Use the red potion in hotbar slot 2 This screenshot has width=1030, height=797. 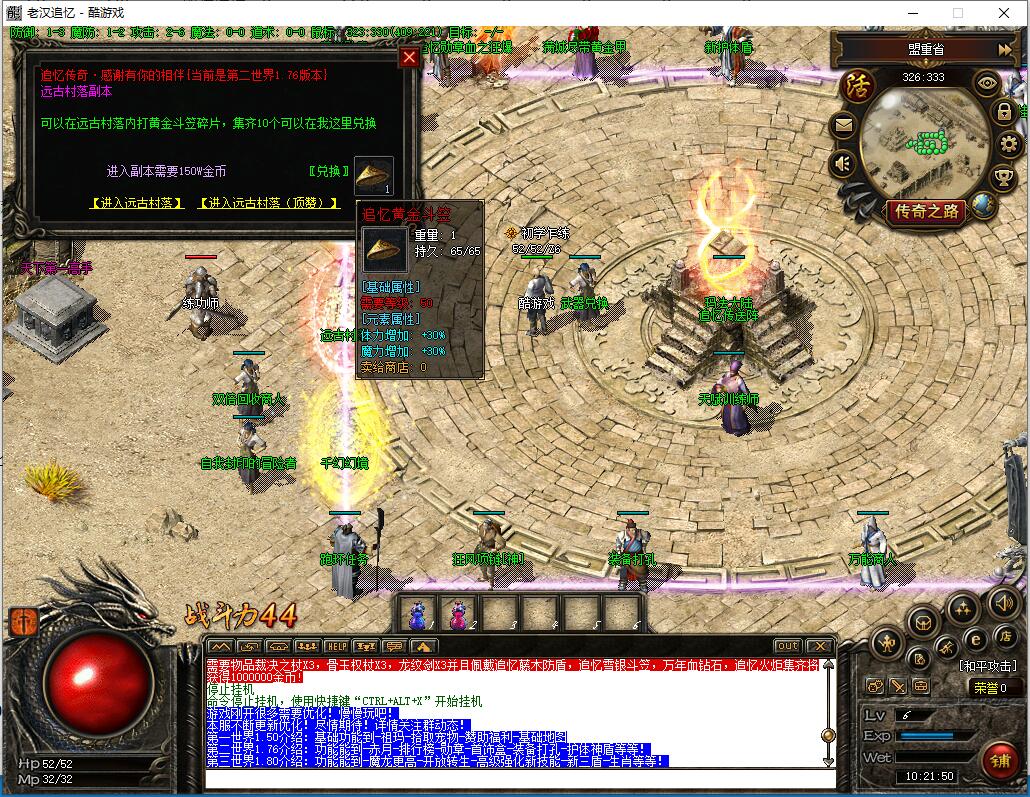coord(460,612)
